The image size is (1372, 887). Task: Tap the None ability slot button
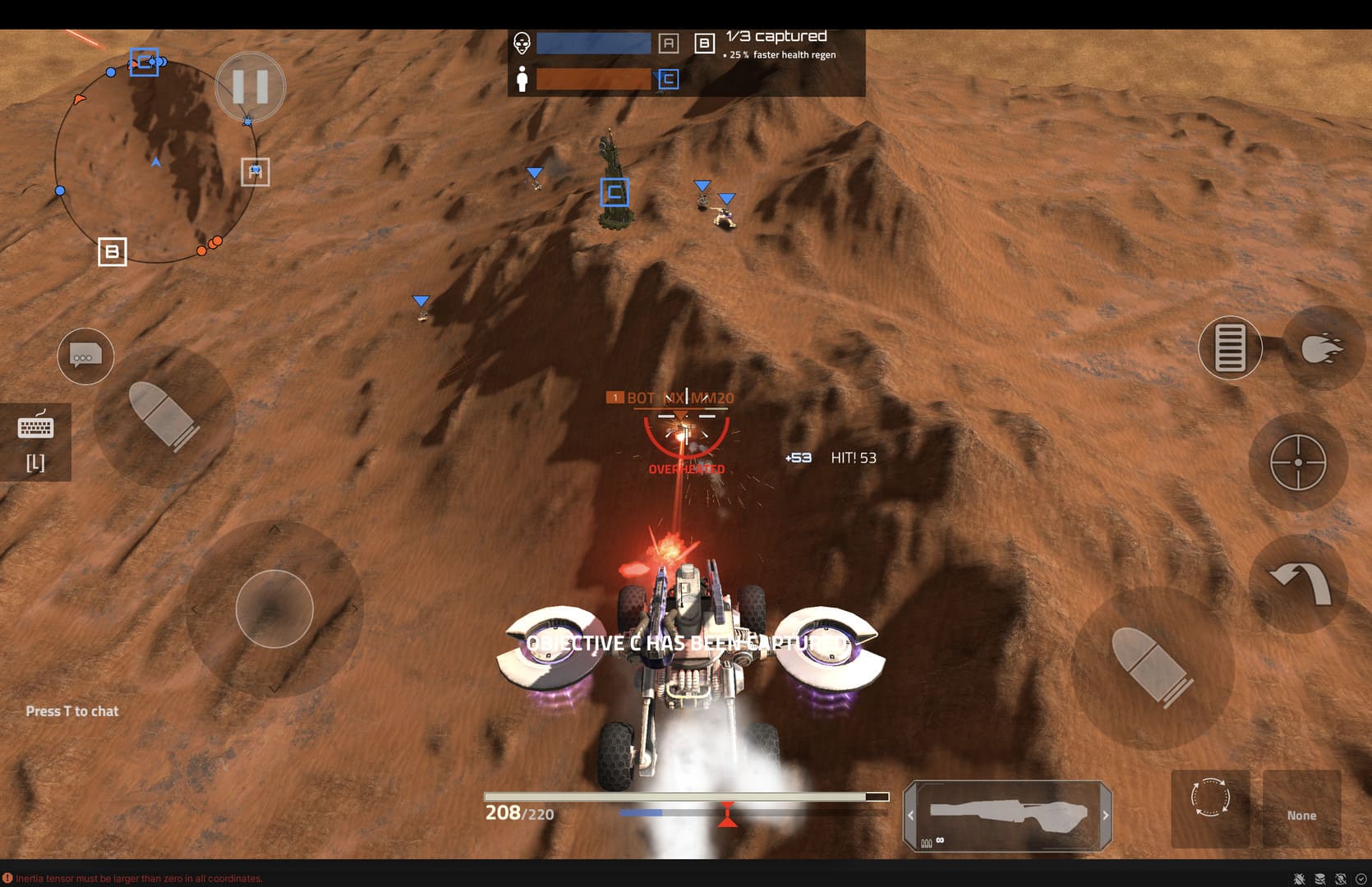1302,809
